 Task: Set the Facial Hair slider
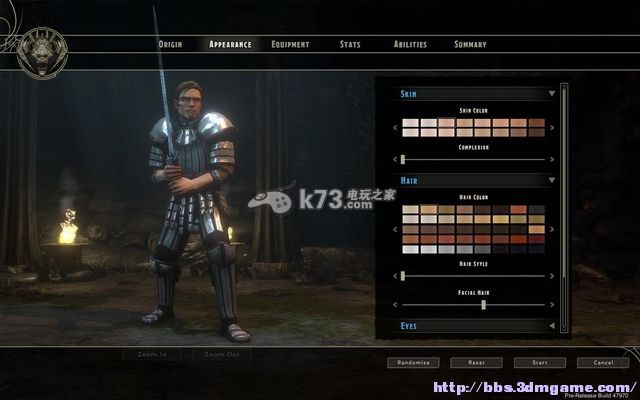(x=474, y=304)
